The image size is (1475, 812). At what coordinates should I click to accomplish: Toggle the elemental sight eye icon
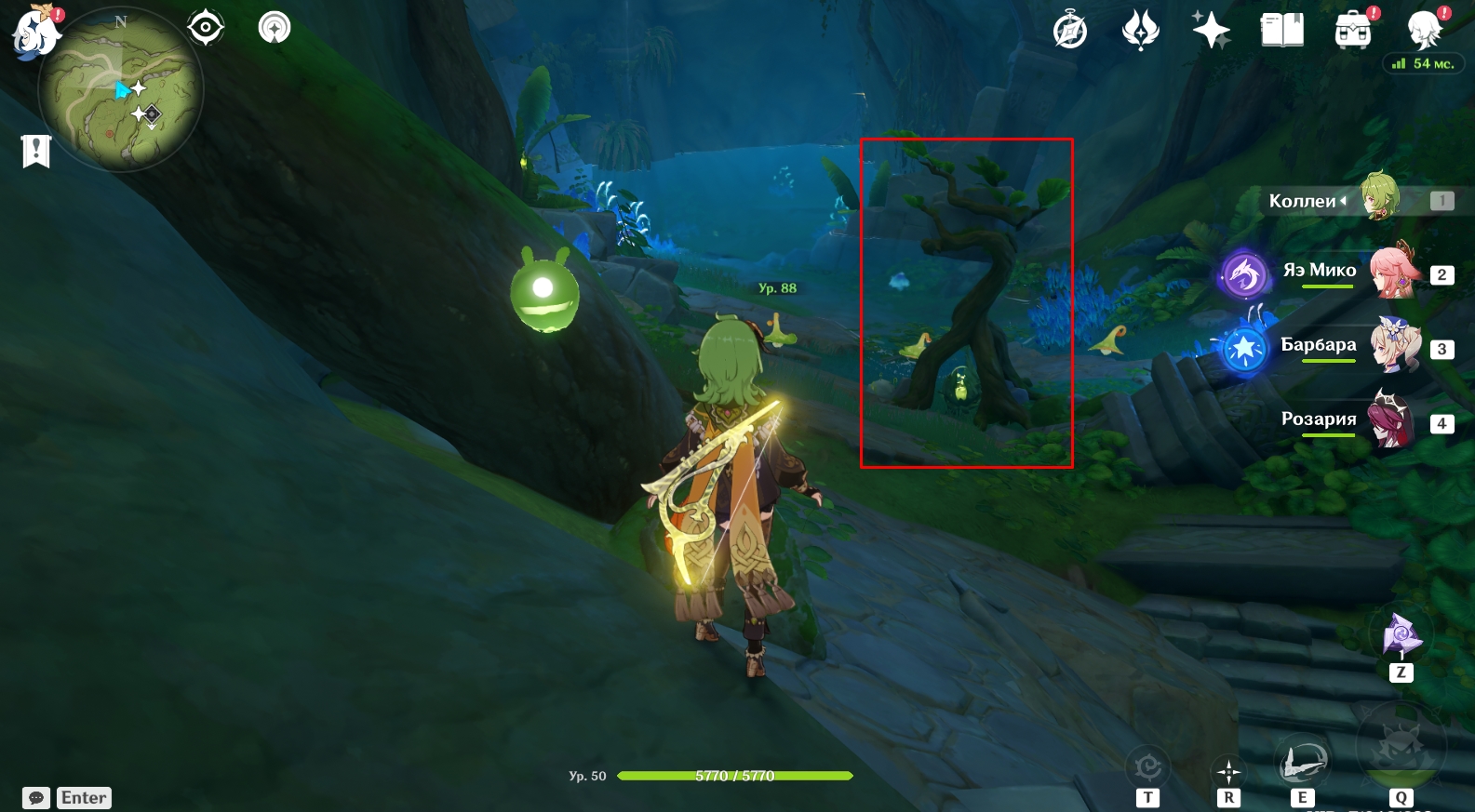tap(206, 28)
